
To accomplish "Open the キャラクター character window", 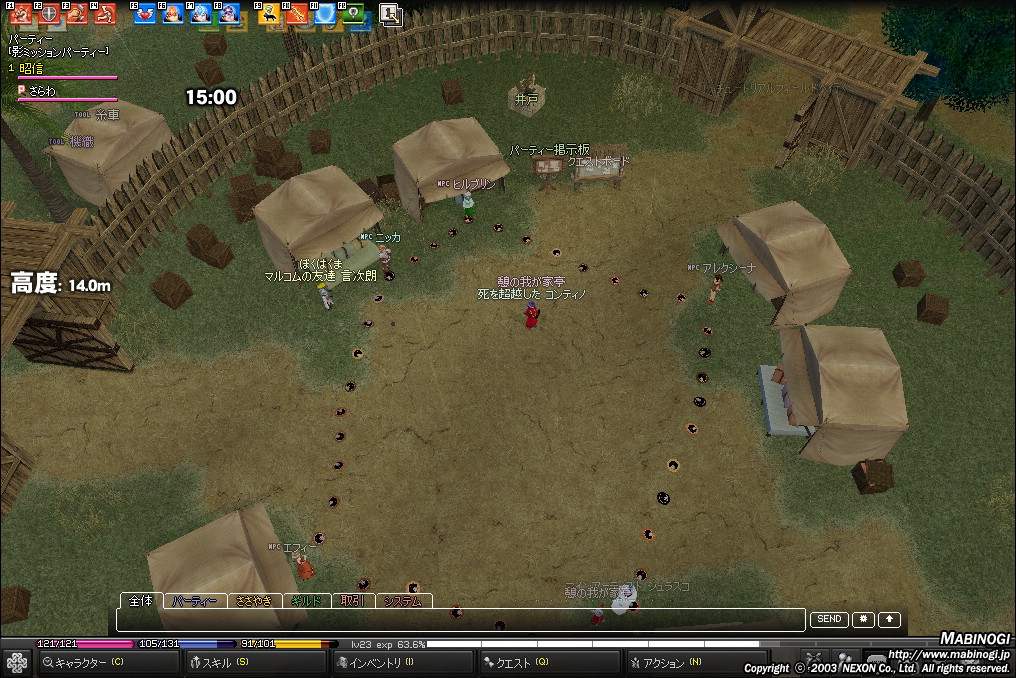I will (x=108, y=662).
